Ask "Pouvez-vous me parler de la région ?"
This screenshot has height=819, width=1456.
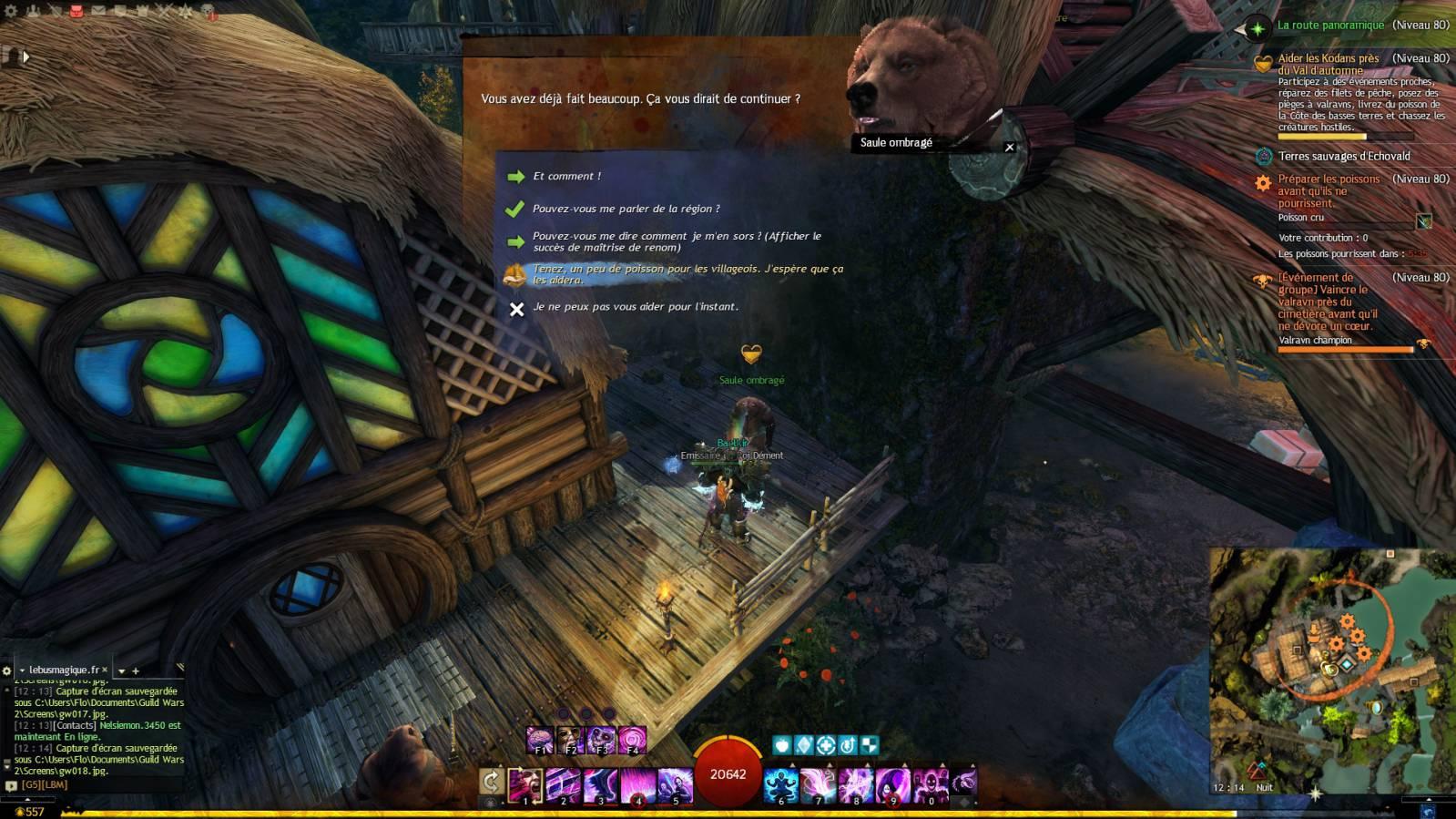pos(626,209)
